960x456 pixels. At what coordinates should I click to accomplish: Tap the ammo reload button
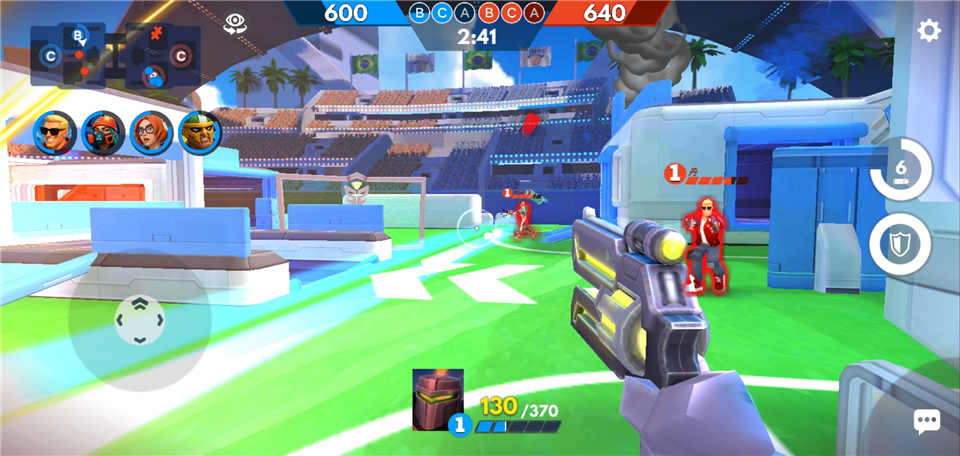pos(900,170)
